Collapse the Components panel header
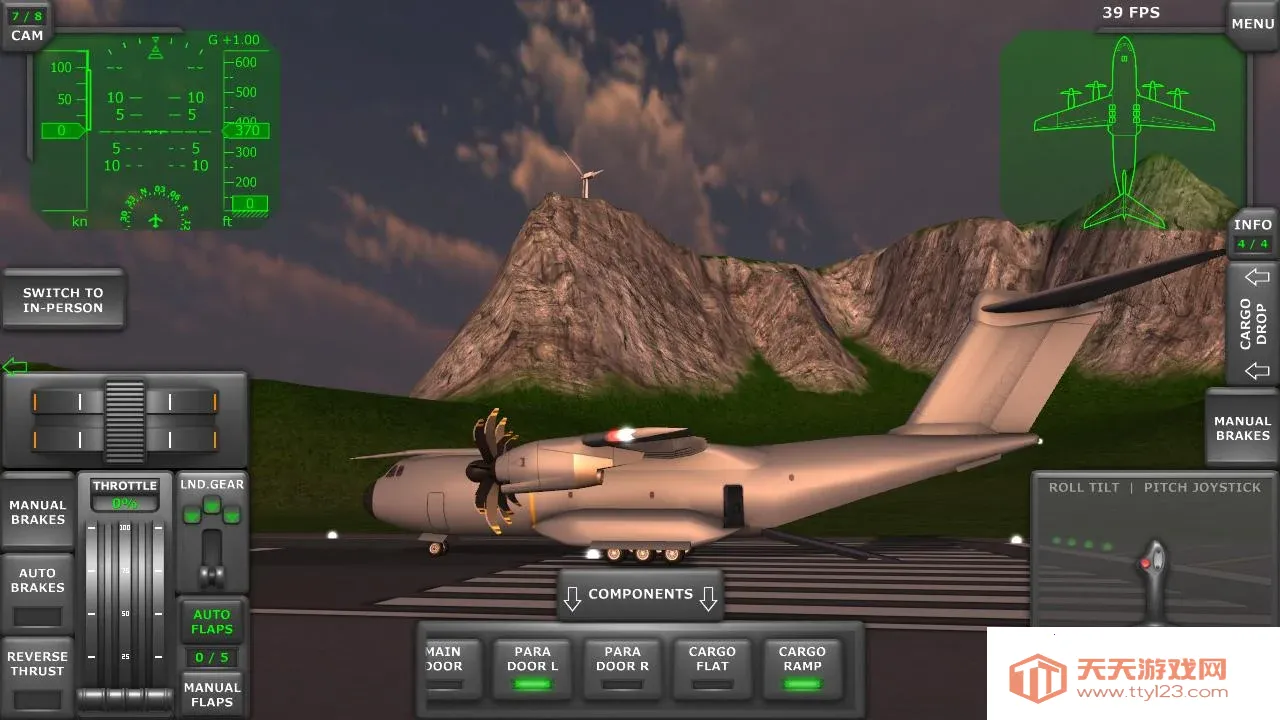 [640, 595]
